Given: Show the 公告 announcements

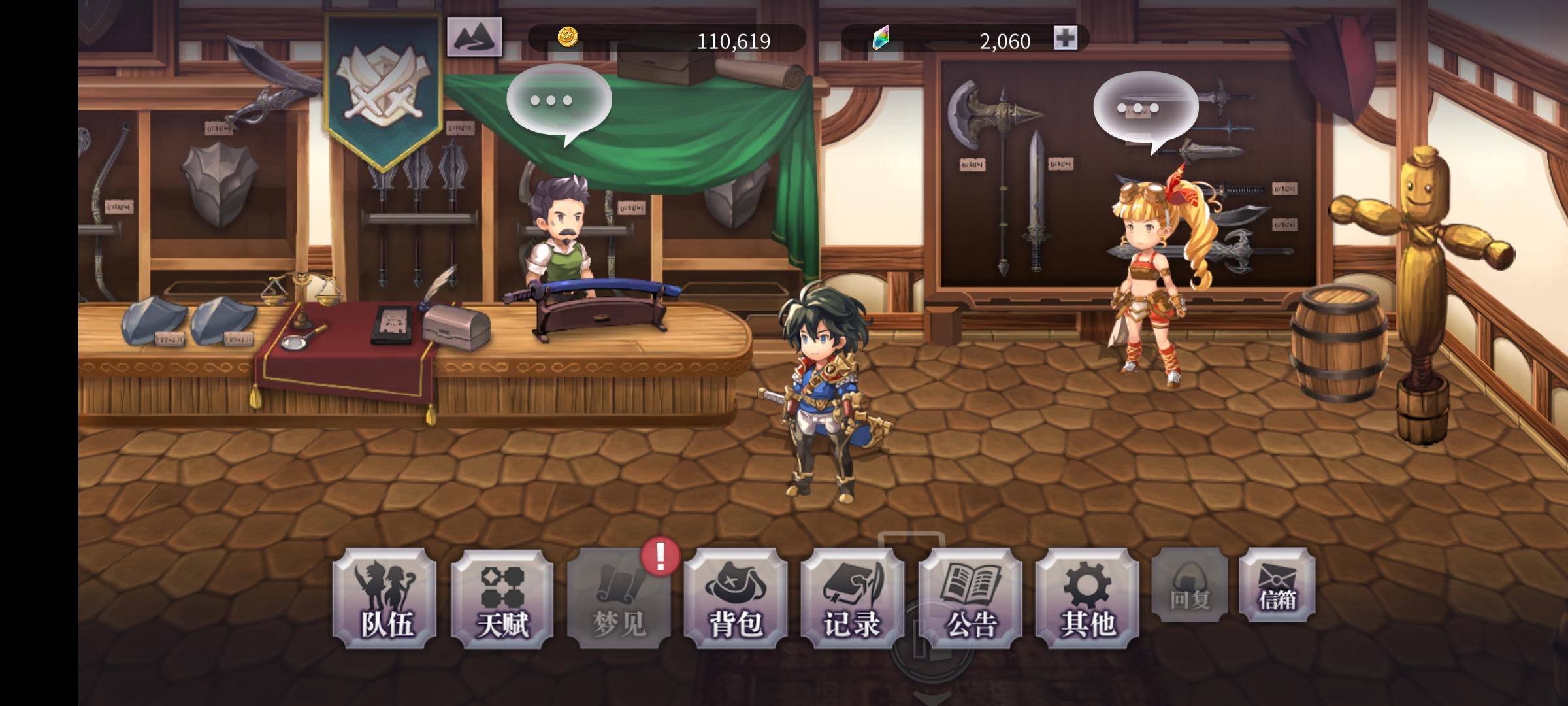Looking at the screenshot, I should [970, 599].
